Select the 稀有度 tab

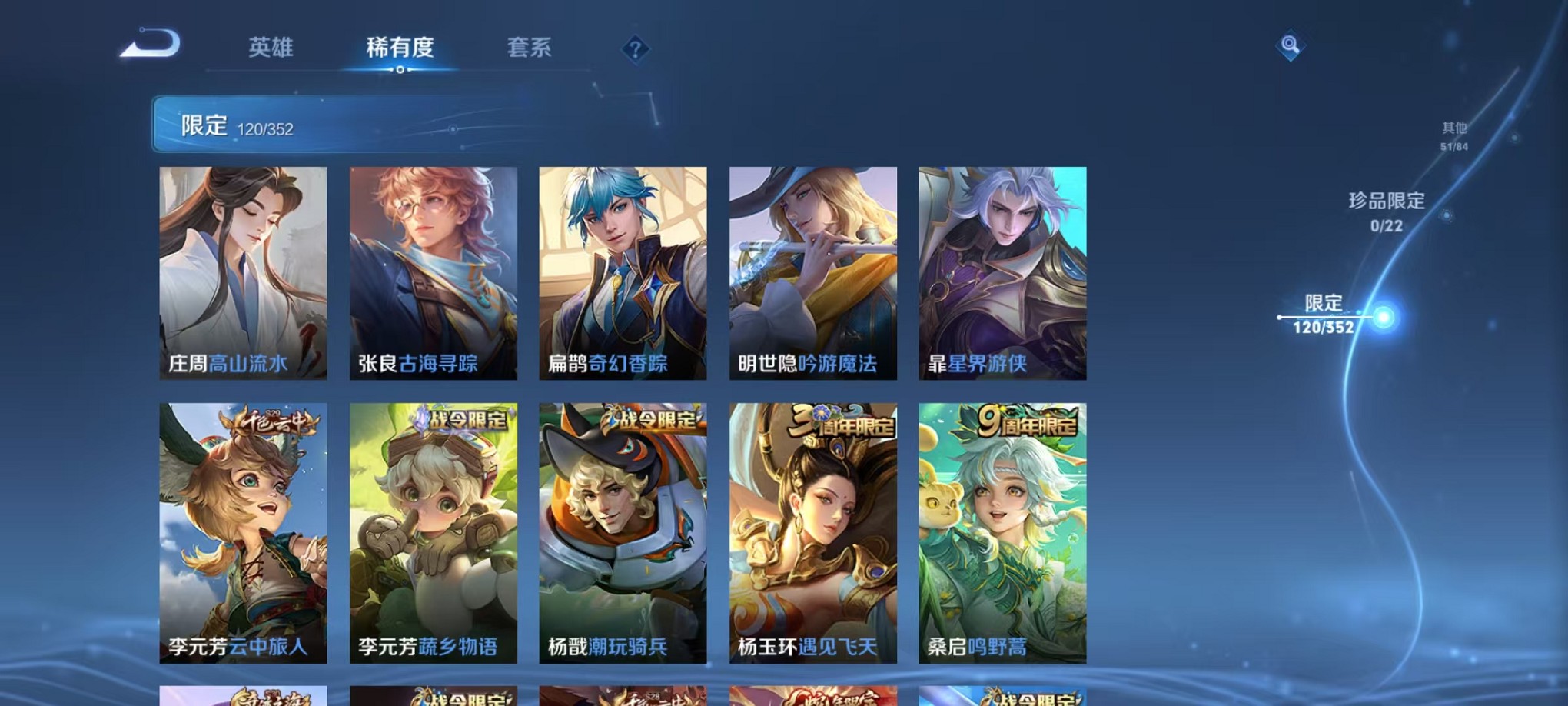[400, 48]
